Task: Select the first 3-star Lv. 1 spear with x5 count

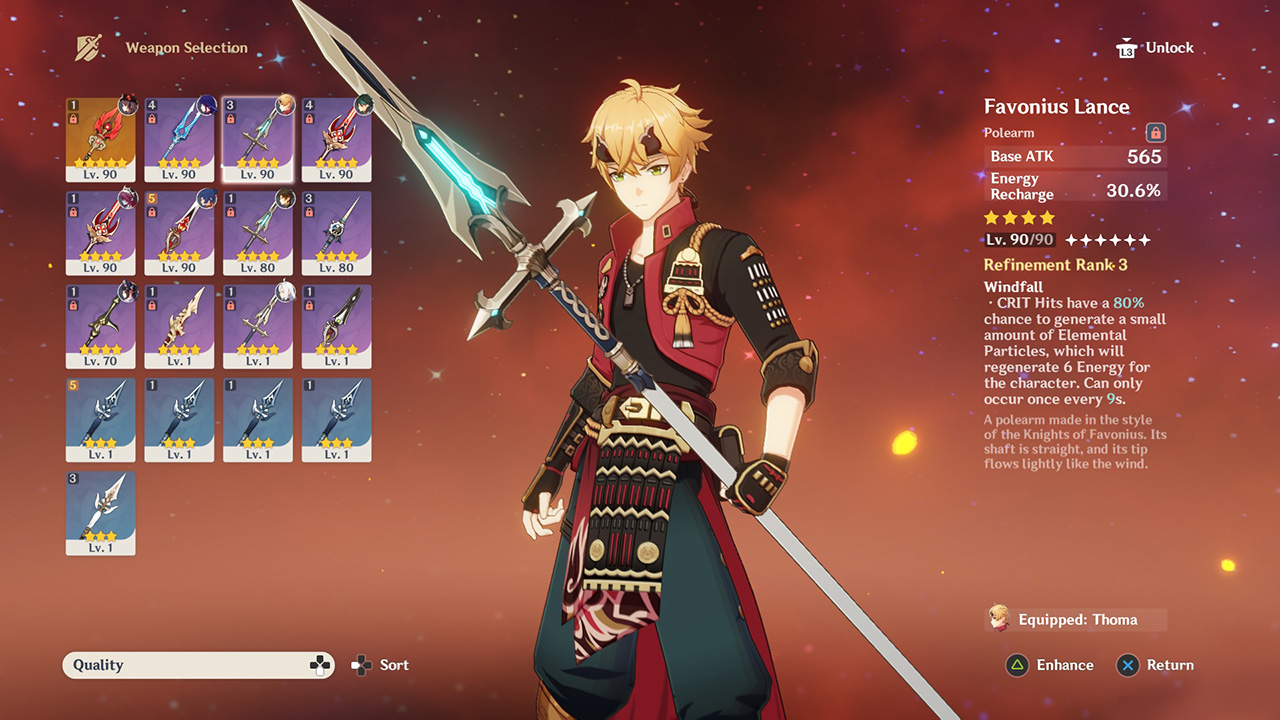Action: 100,419
